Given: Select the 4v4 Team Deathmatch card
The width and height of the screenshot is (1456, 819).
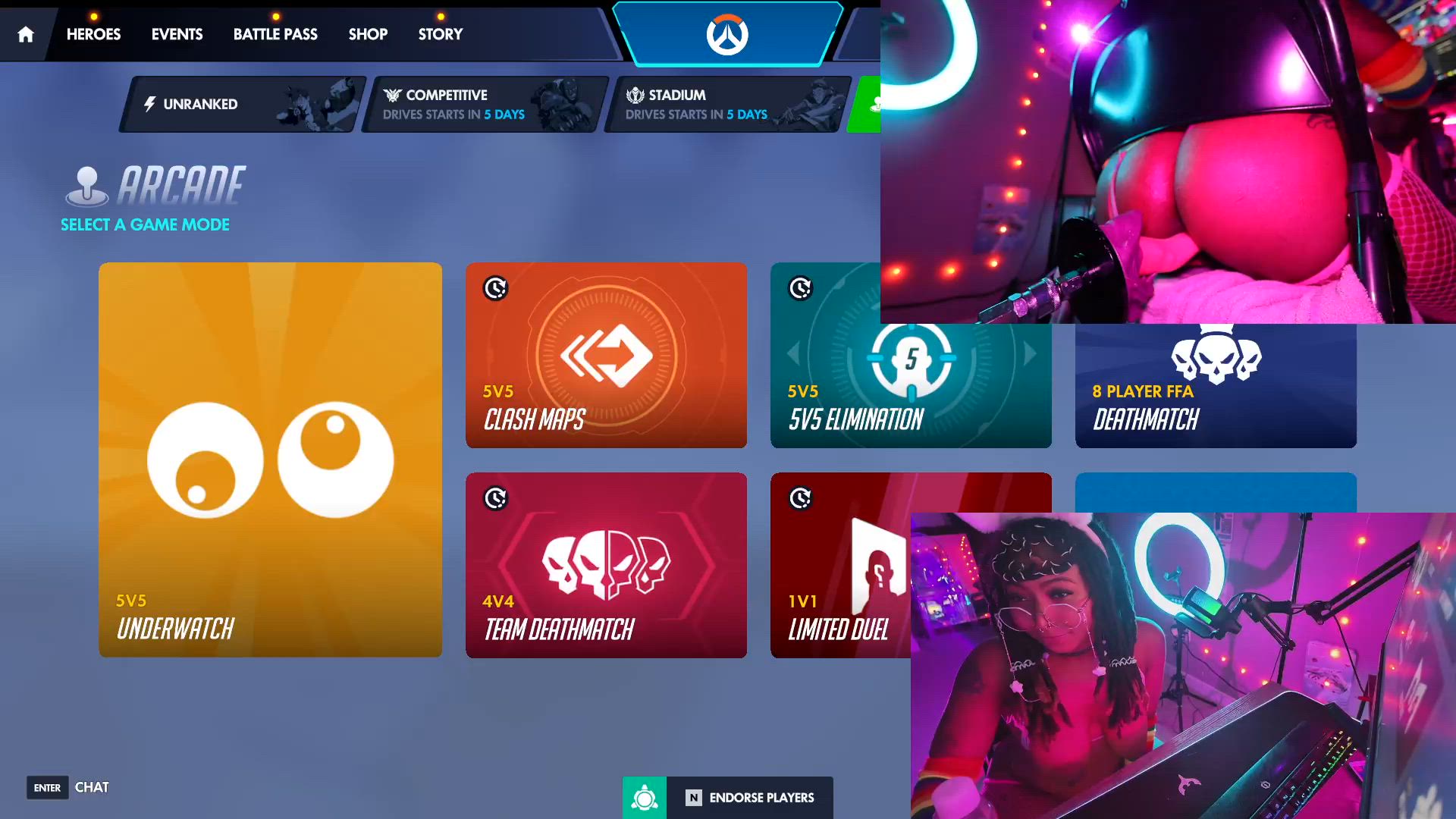Looking at the screenshot, I should (606, 565).
